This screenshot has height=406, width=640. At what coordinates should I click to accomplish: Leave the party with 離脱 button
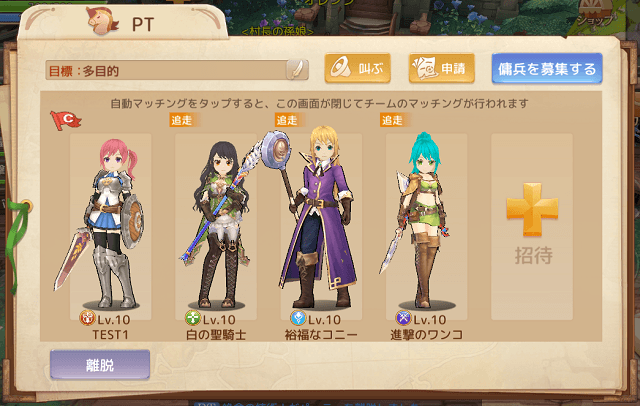[x=100, y=365]
